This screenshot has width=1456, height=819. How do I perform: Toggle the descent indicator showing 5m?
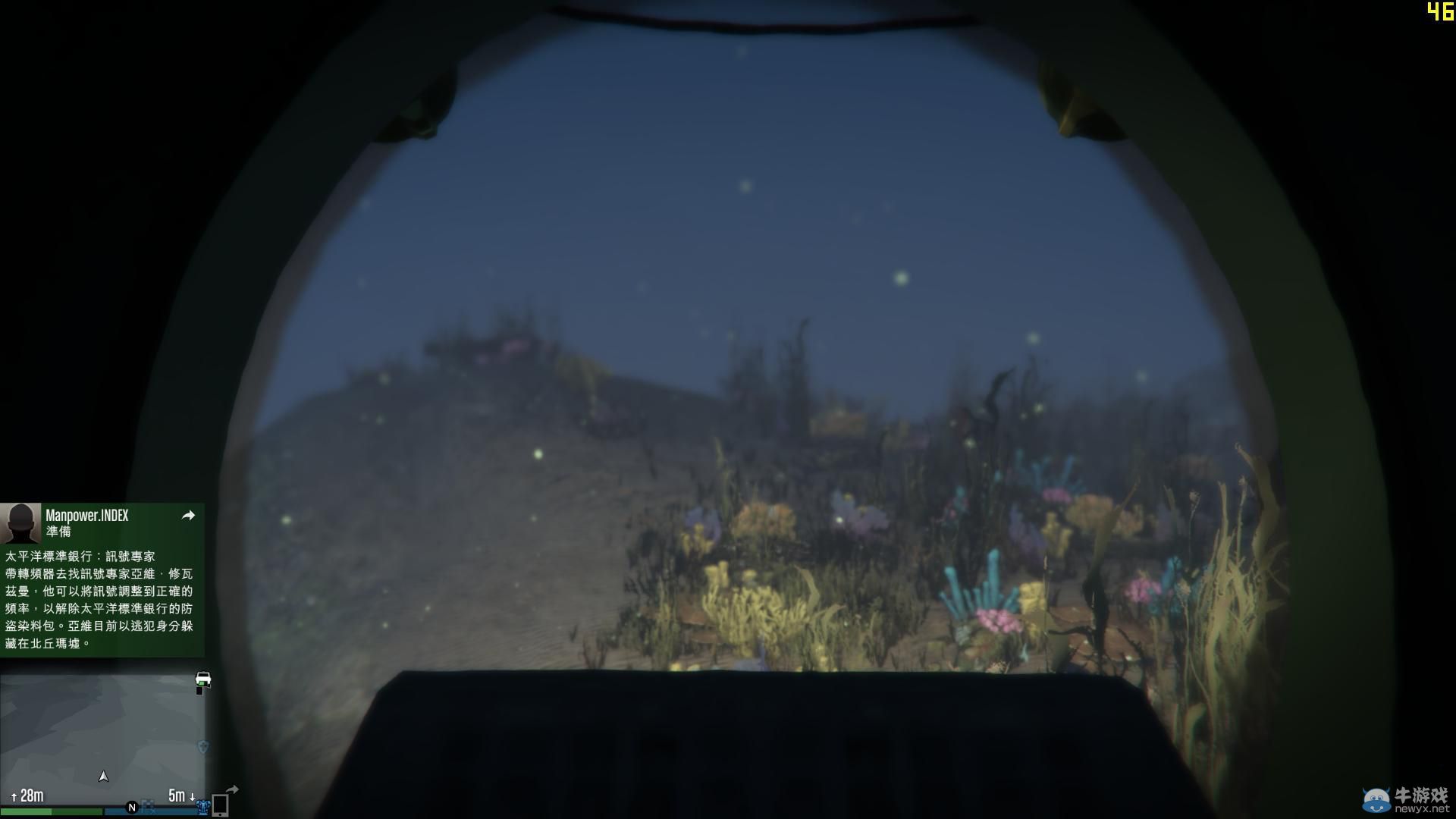(x=180, y=794)
